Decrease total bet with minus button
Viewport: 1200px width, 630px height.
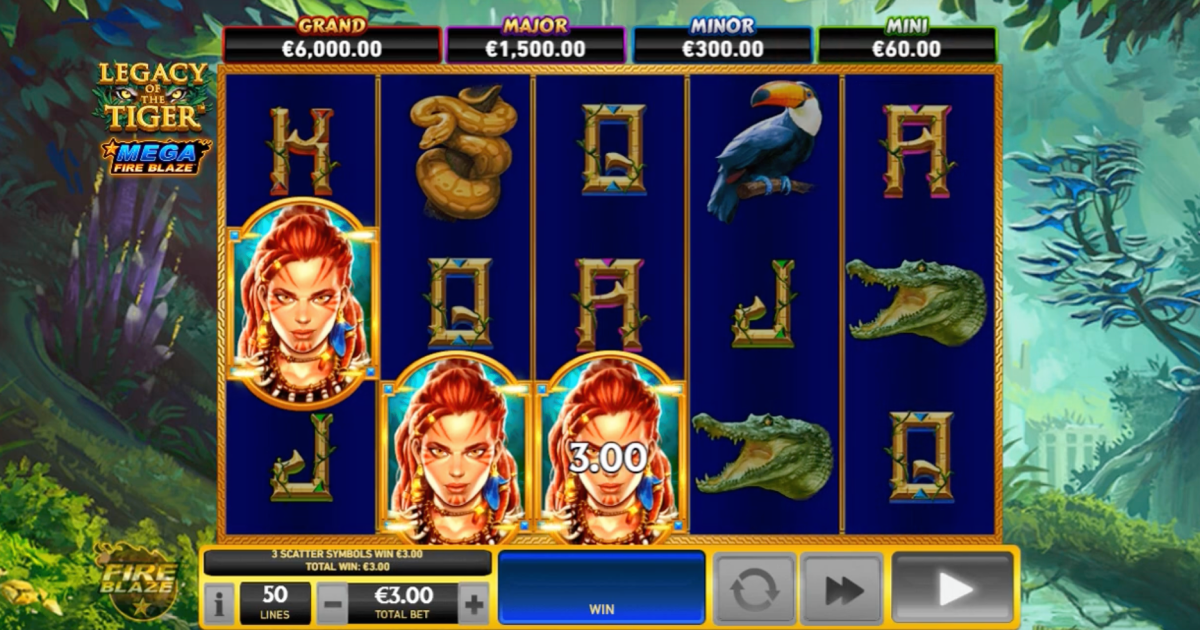click(x=332, y=604)
